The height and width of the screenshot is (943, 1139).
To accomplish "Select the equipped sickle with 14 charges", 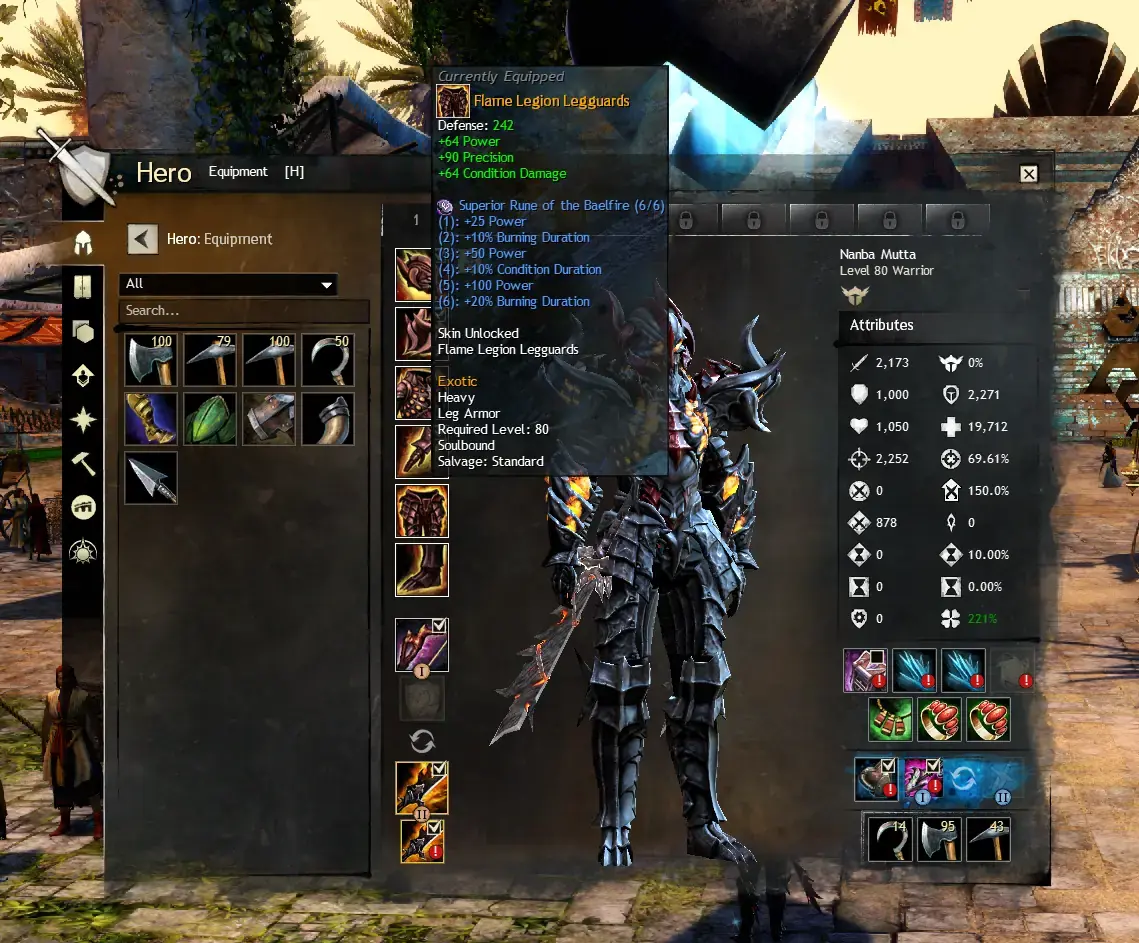I will 888,839.
